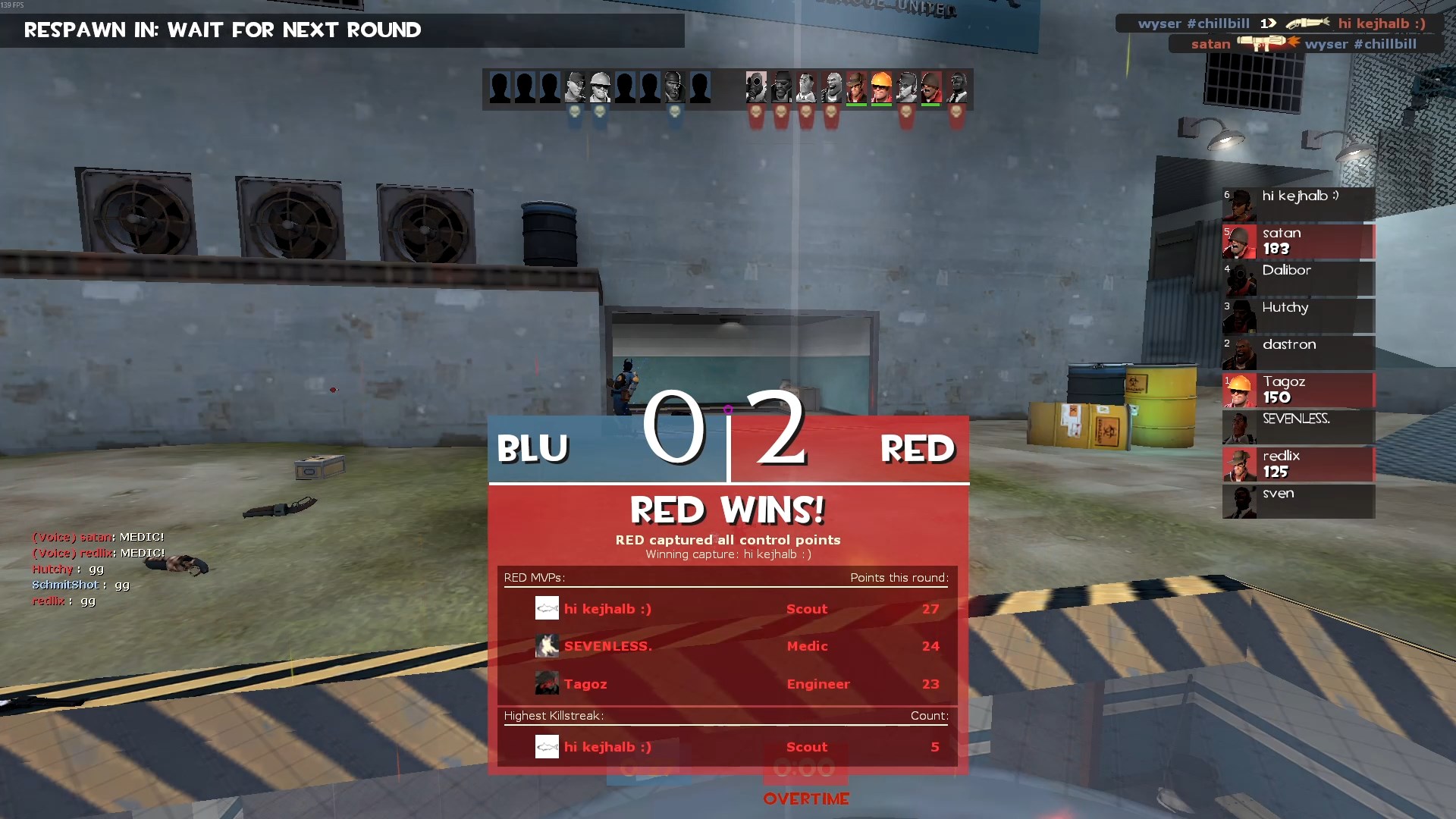This screenshot has height=819, width=1456.
Task: Select satan in the spectator player list
Action: [x=1298, y=241]
